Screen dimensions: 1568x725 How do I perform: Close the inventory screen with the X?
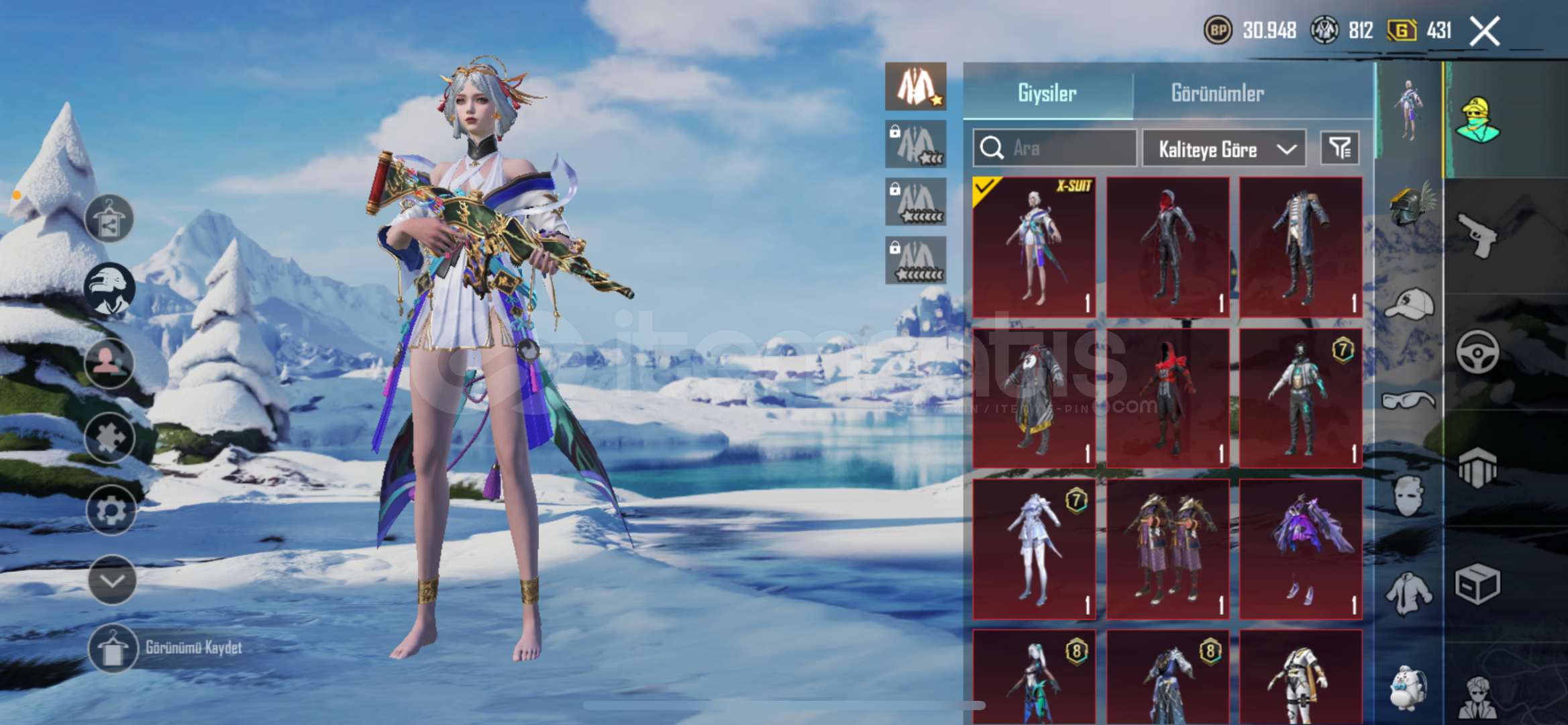(1484, 32)
